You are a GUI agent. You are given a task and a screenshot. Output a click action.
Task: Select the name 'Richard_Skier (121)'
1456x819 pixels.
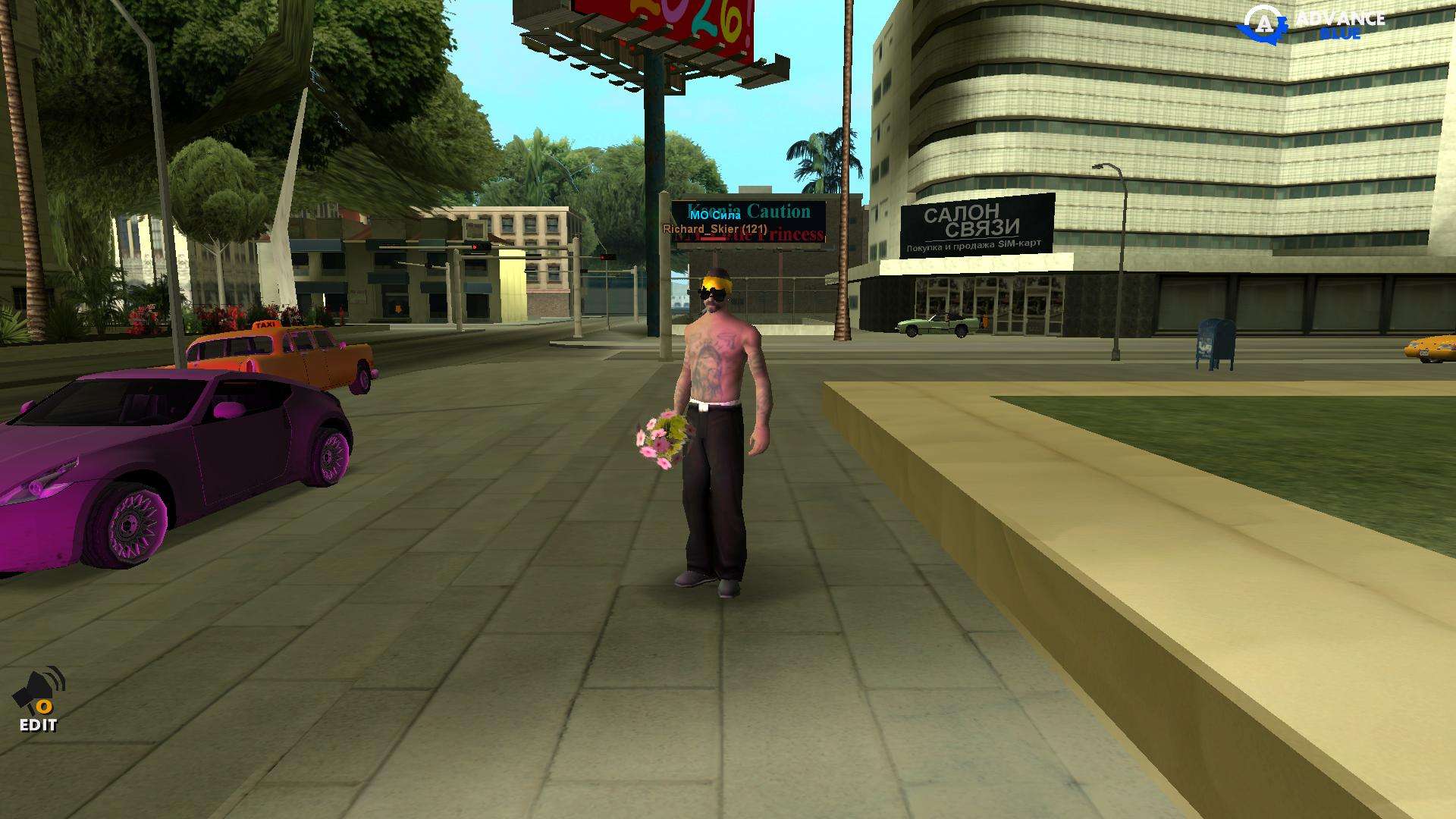(715, 227)
